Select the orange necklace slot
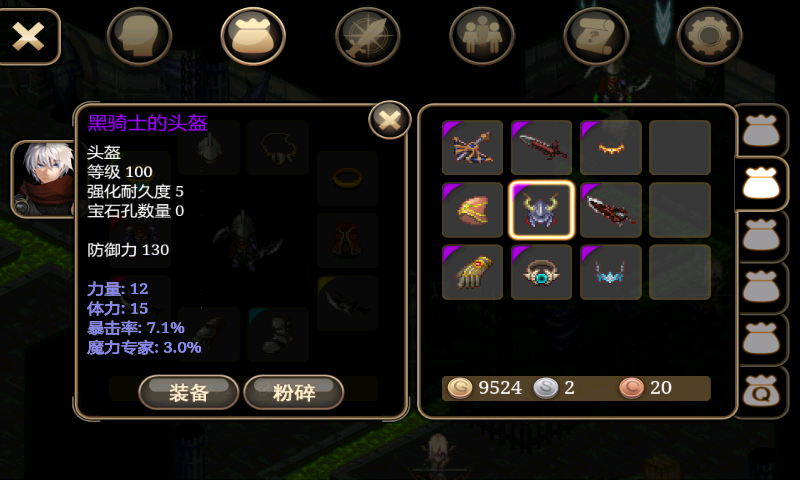Viewport: 800px width, 480px height. click(611, 148)
